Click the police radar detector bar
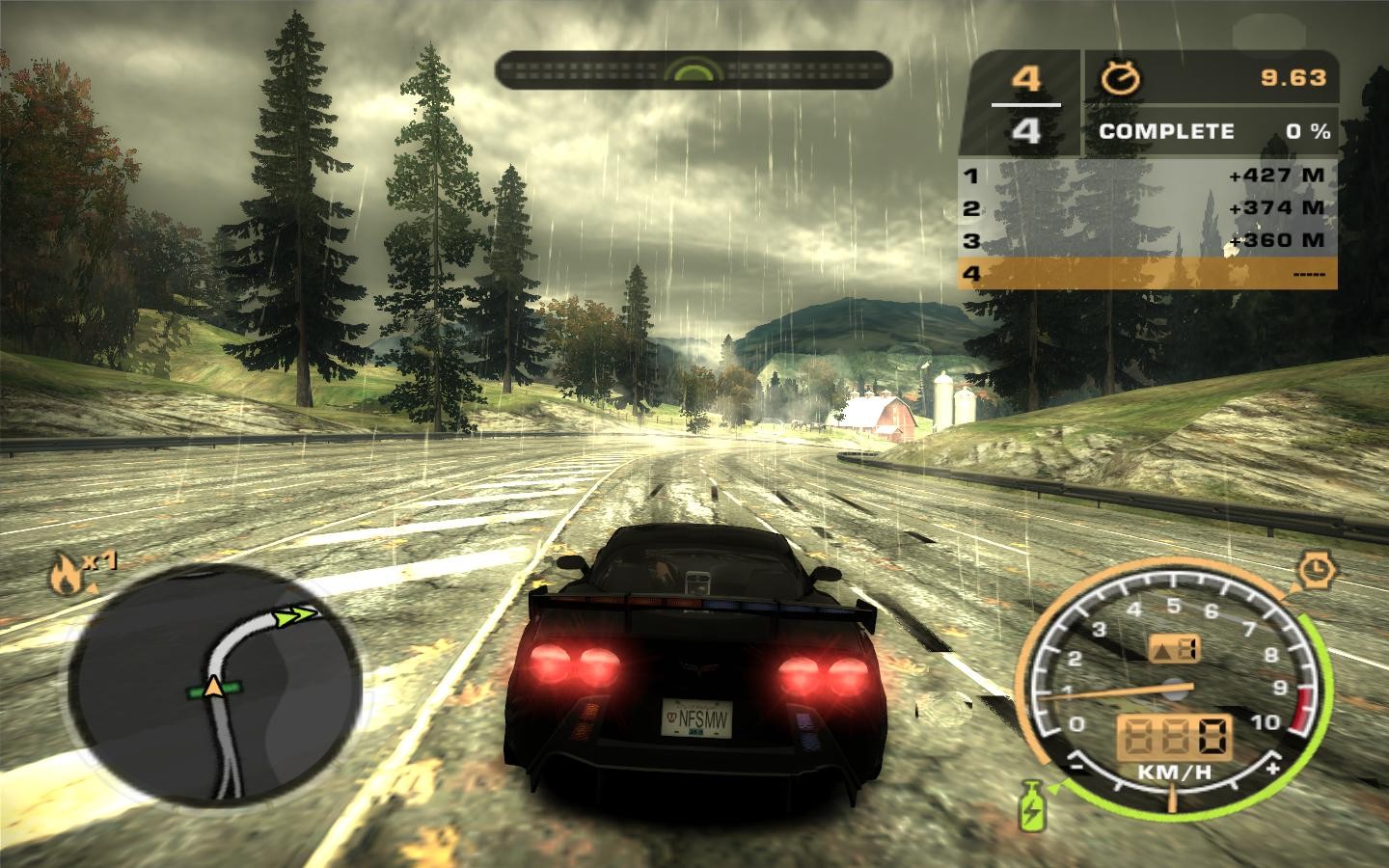 (x=693, y=71)
